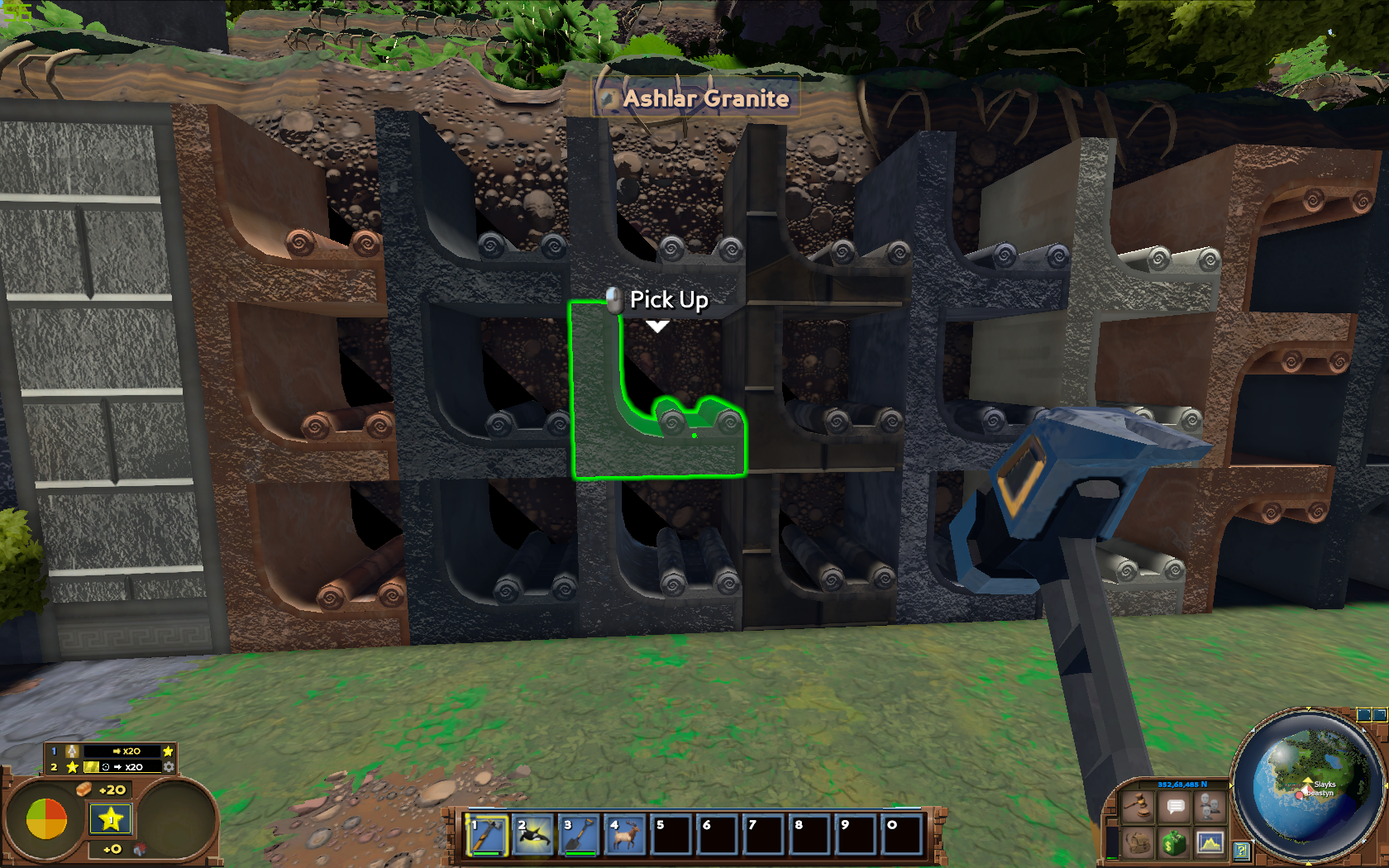1389x868 pixels.
Task: Select the elk item in hotbar slot 4
Action: [x=627, y=834]
